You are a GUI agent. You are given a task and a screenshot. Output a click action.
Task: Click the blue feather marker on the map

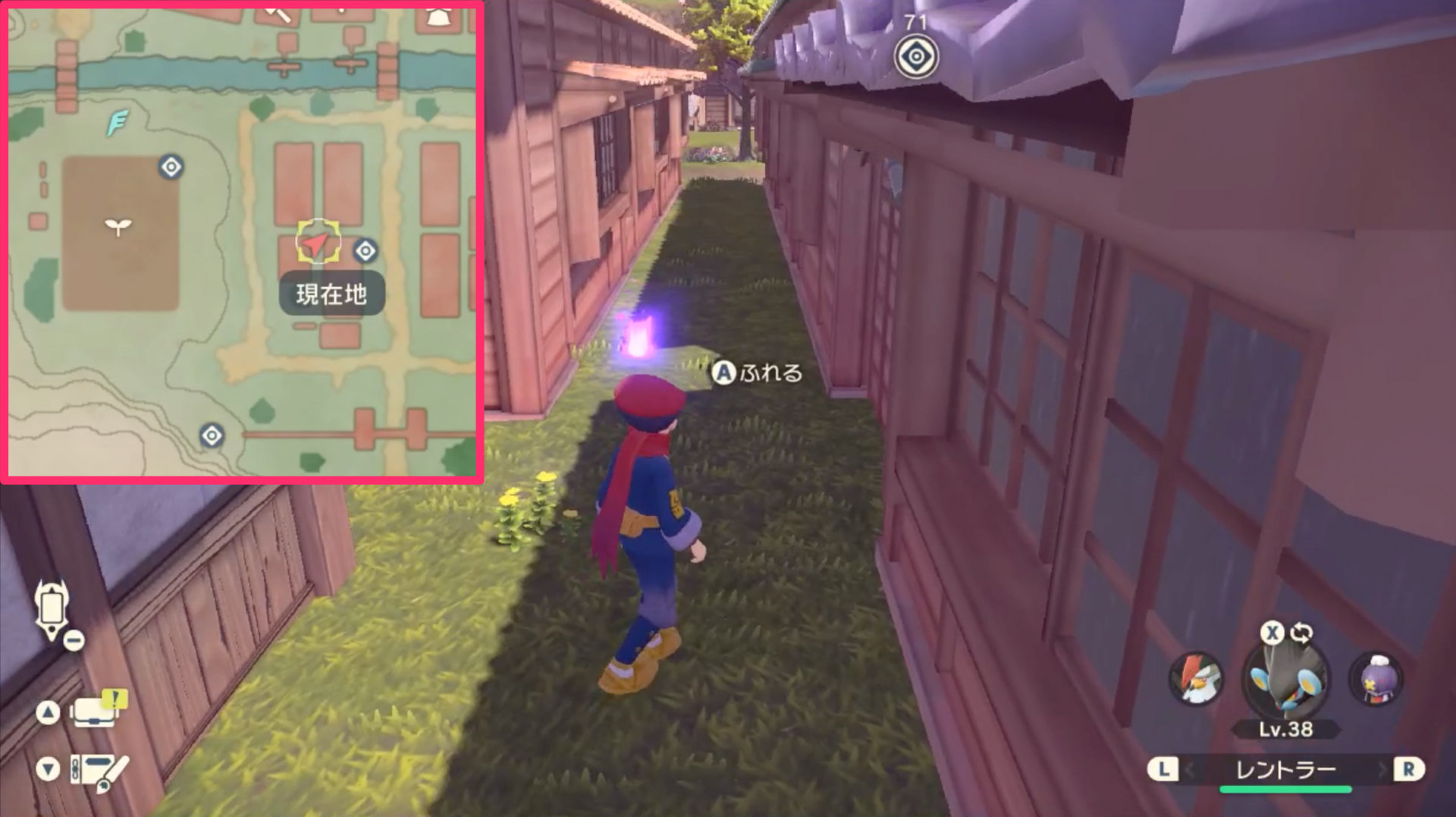[x=118, y=121]
